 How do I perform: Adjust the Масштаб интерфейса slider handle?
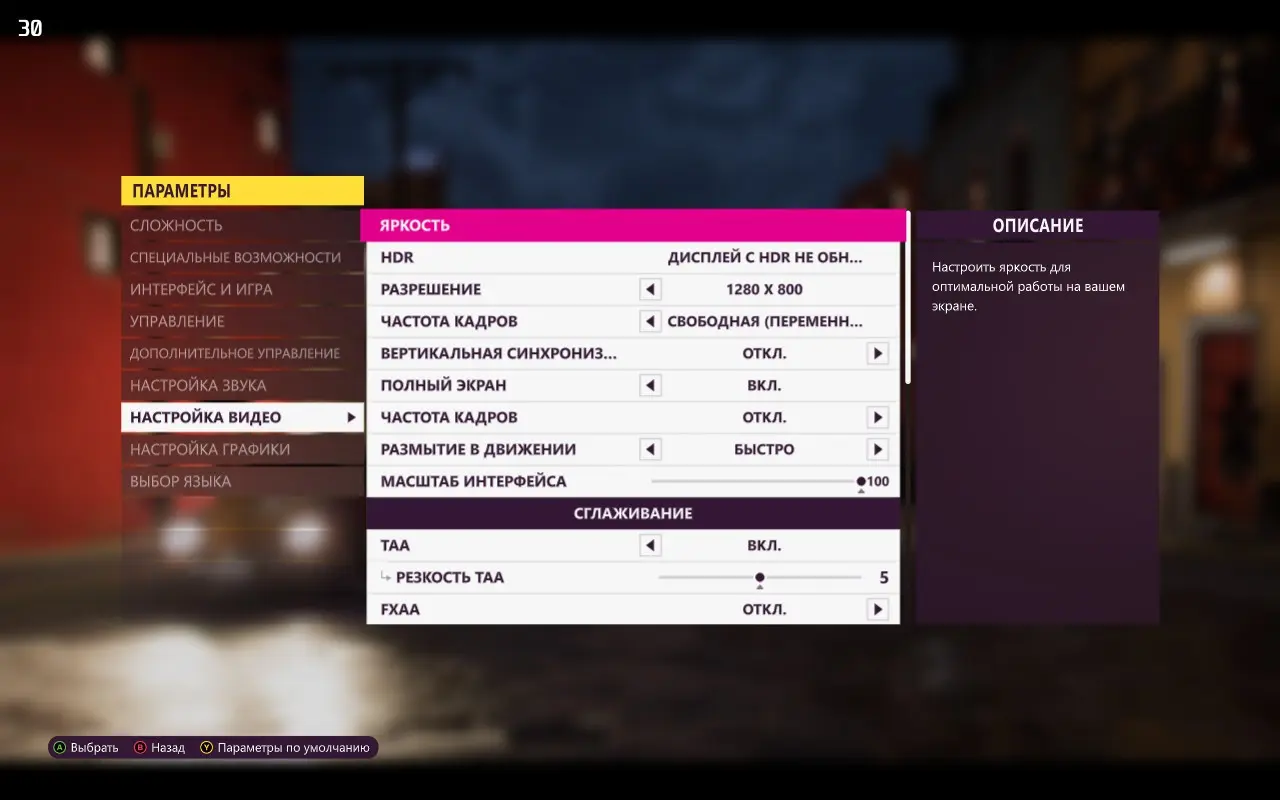click(861, 481)
